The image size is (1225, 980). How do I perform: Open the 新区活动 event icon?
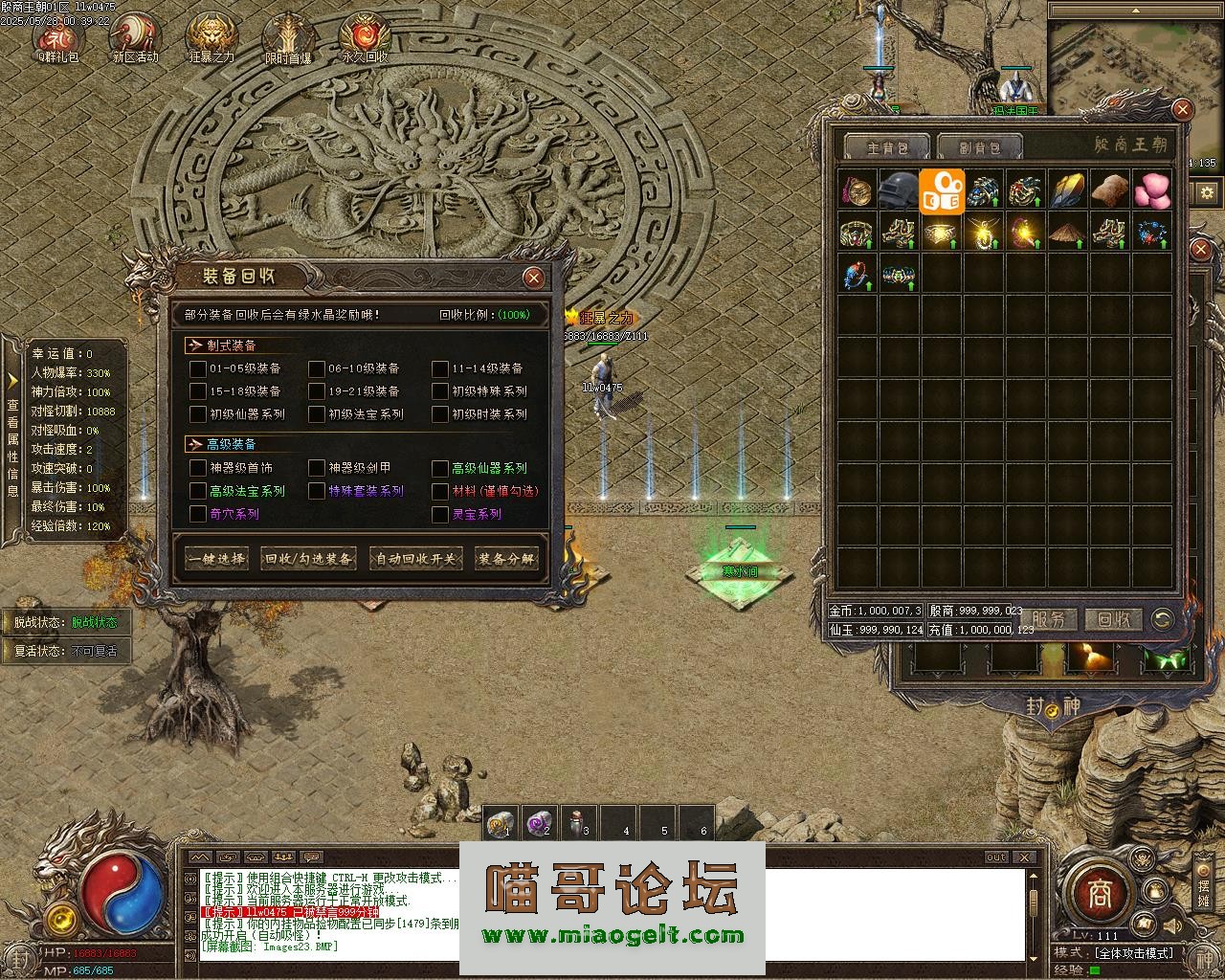click(135, 38)
